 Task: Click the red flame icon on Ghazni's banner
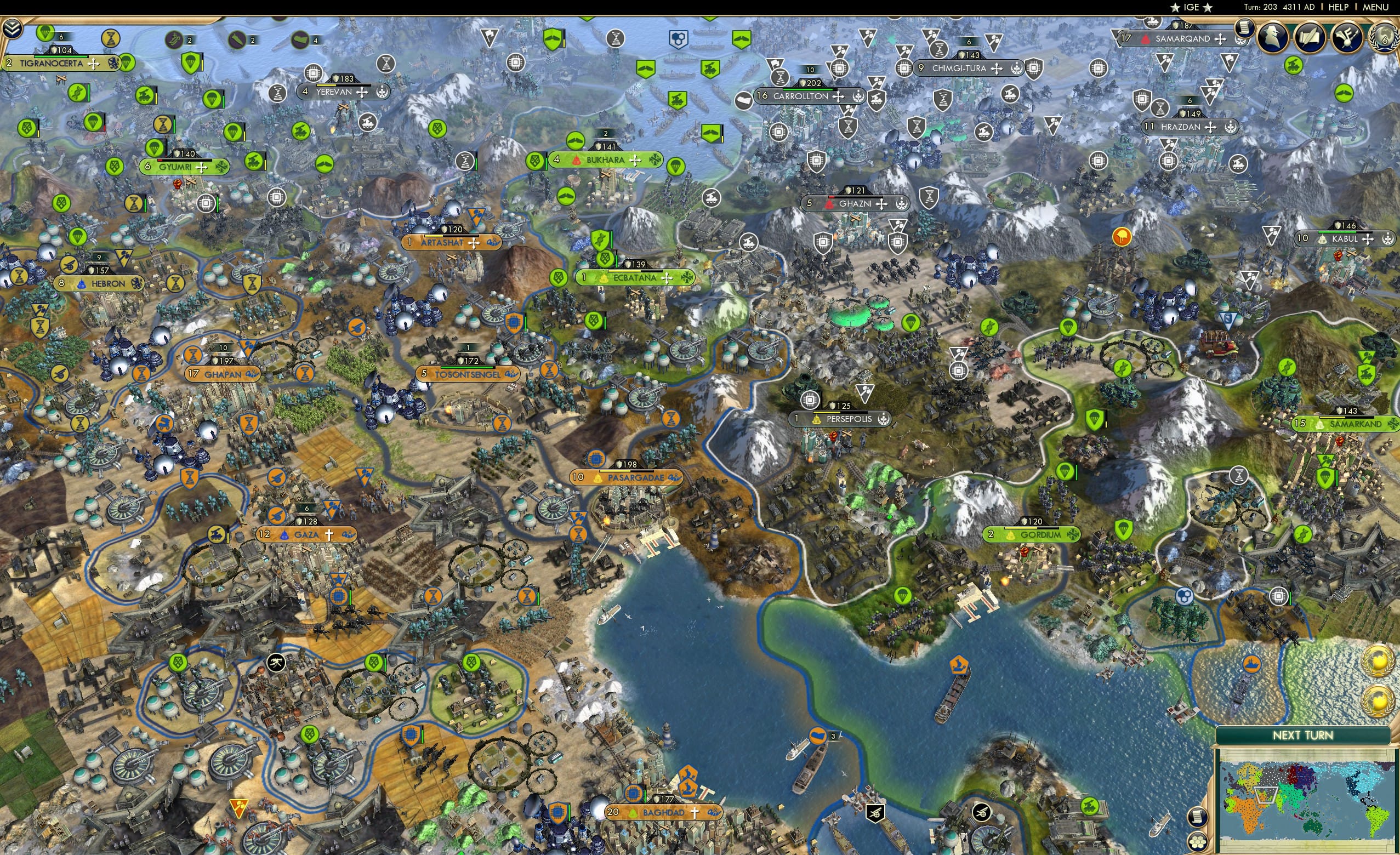(x=829, y=205)
